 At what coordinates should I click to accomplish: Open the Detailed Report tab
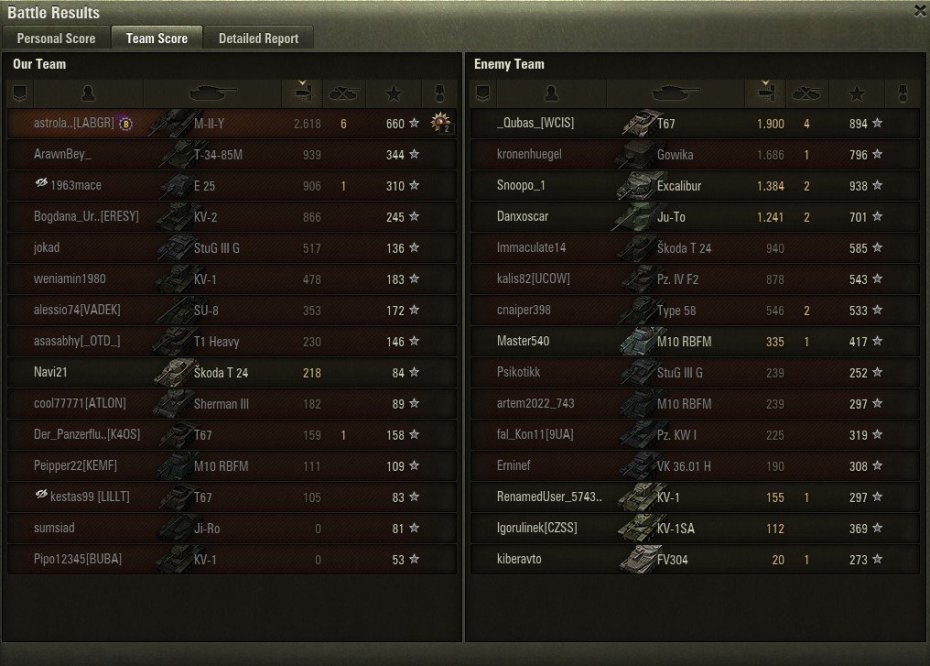pos(258,39)
